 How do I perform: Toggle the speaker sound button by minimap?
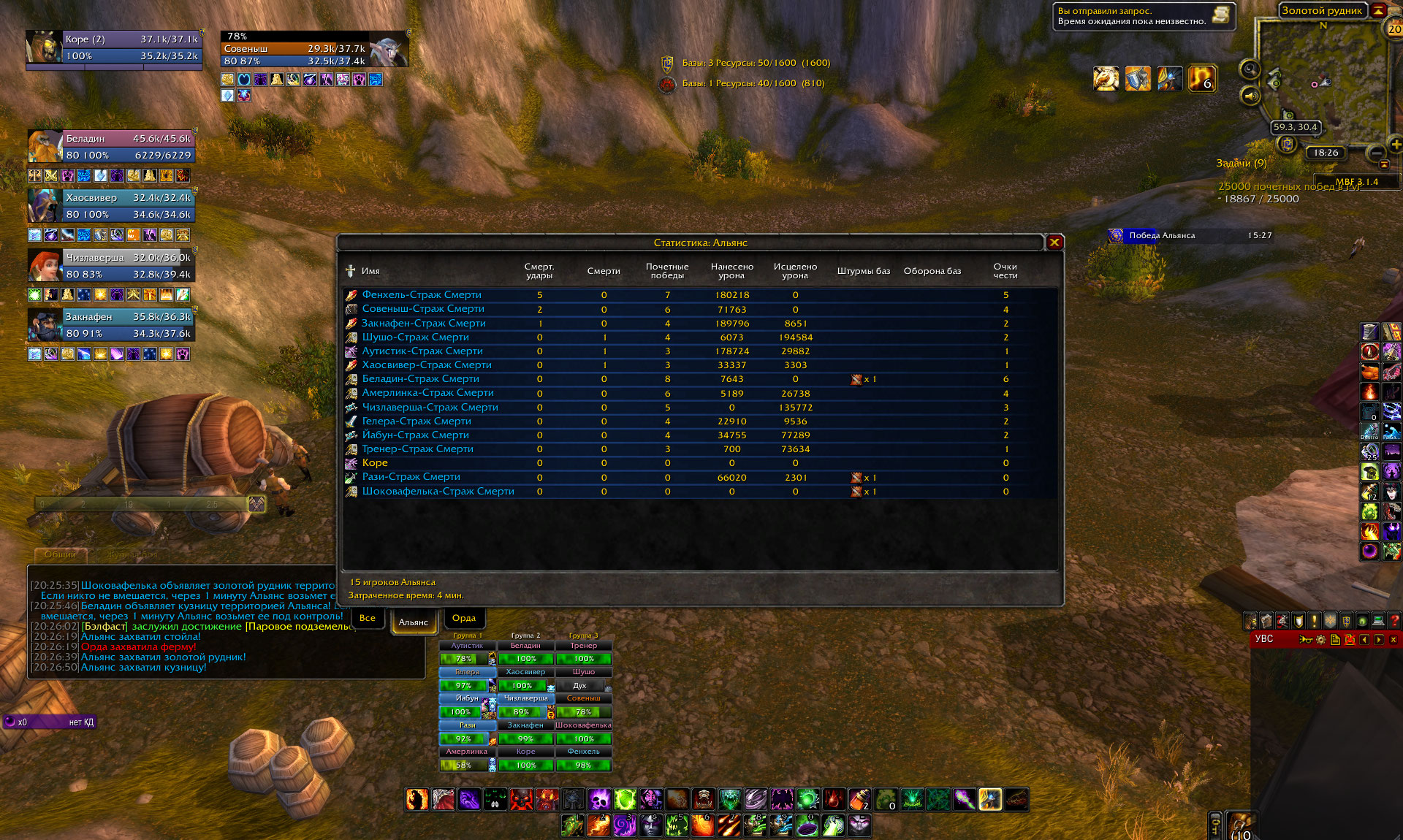click(1250, 96)
